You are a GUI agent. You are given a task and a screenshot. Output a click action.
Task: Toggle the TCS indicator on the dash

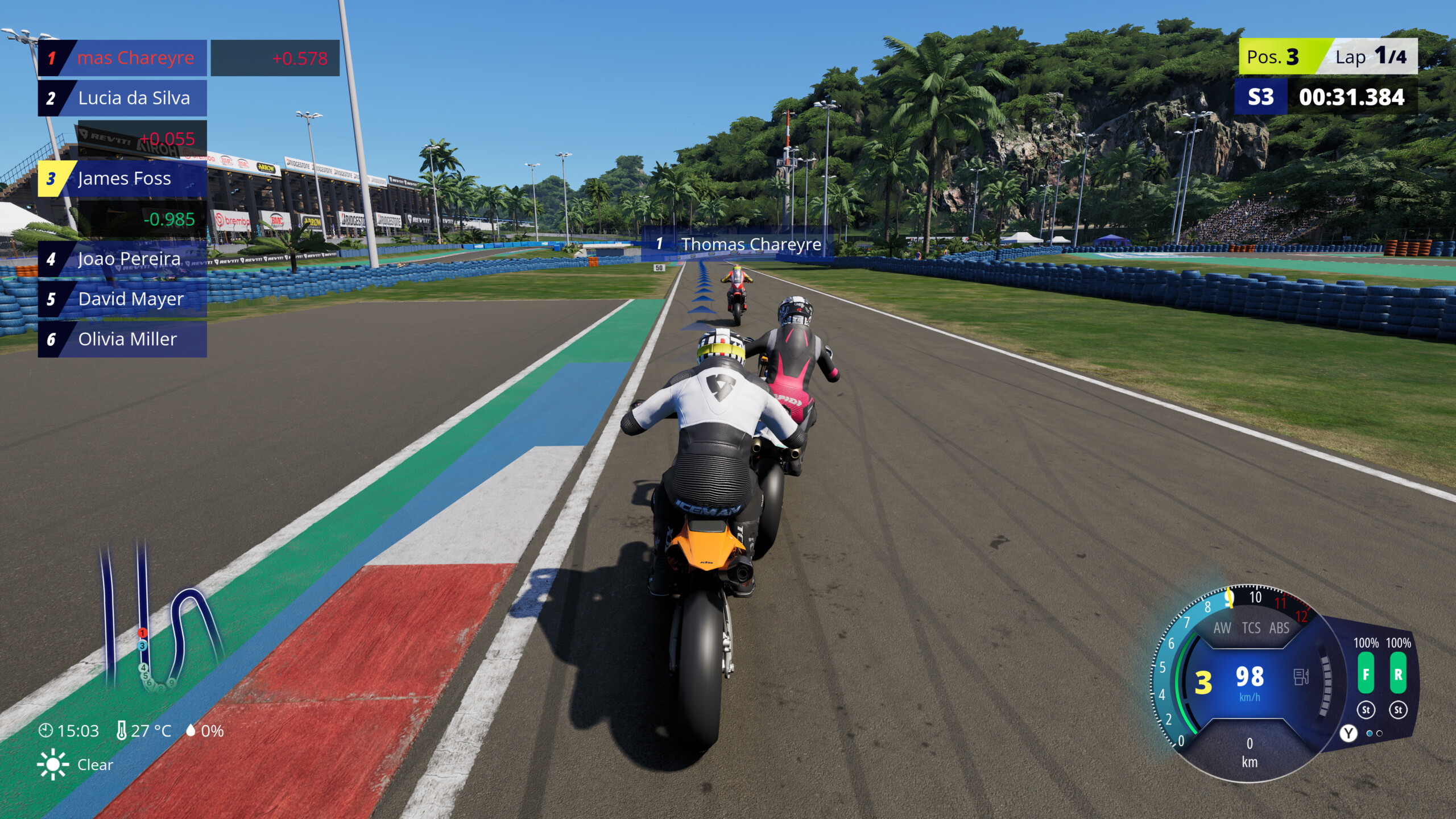(x=1251, y=628)
